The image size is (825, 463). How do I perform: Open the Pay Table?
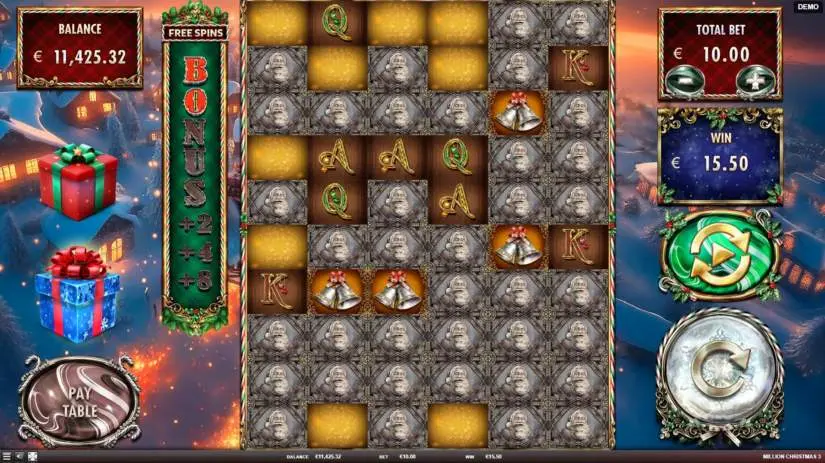tap(78, 399)
